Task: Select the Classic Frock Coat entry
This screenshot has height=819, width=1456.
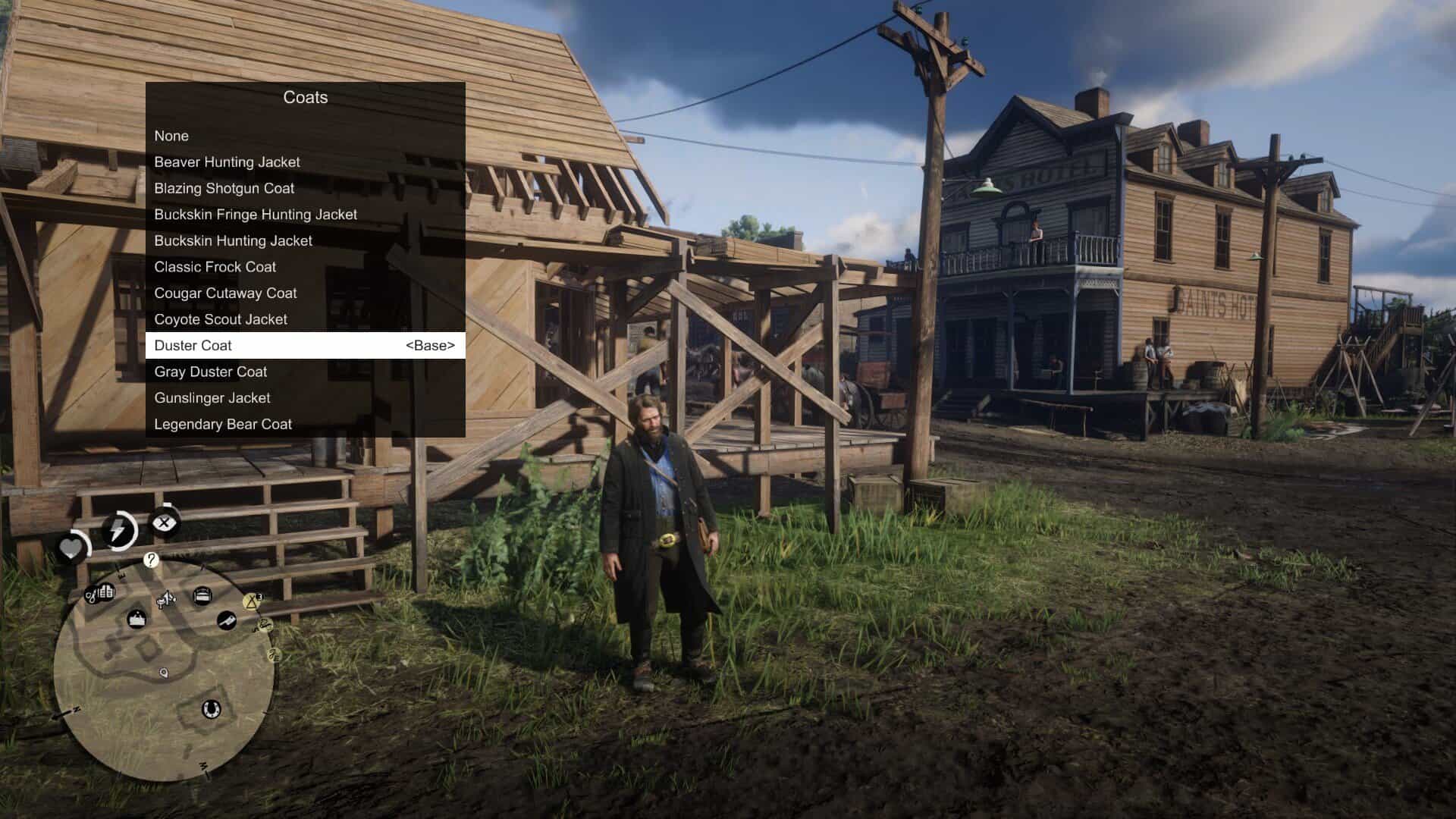Action: (x=215, y=267)
